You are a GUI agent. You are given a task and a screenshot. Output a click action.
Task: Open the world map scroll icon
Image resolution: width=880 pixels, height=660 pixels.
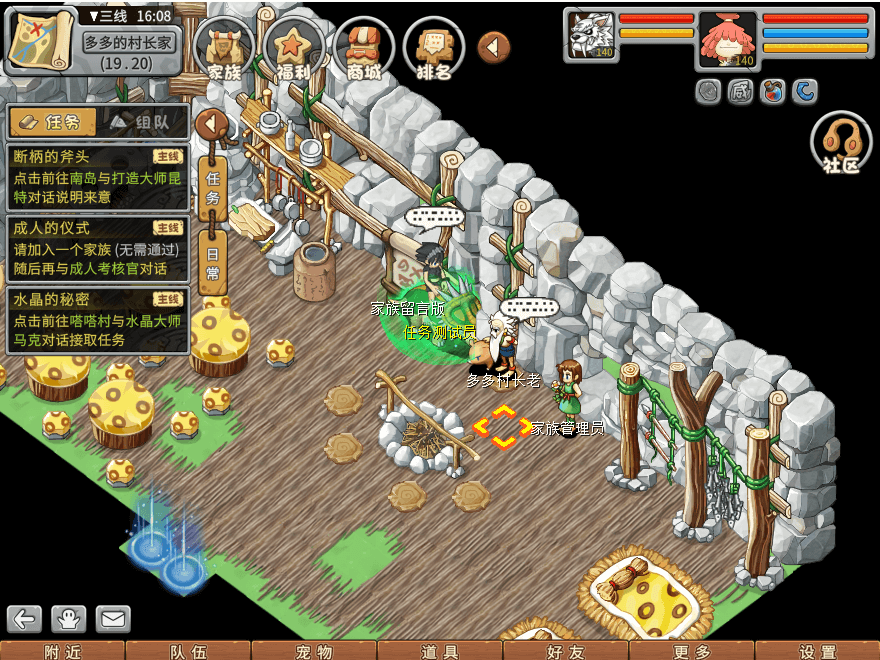coord(40,42)
